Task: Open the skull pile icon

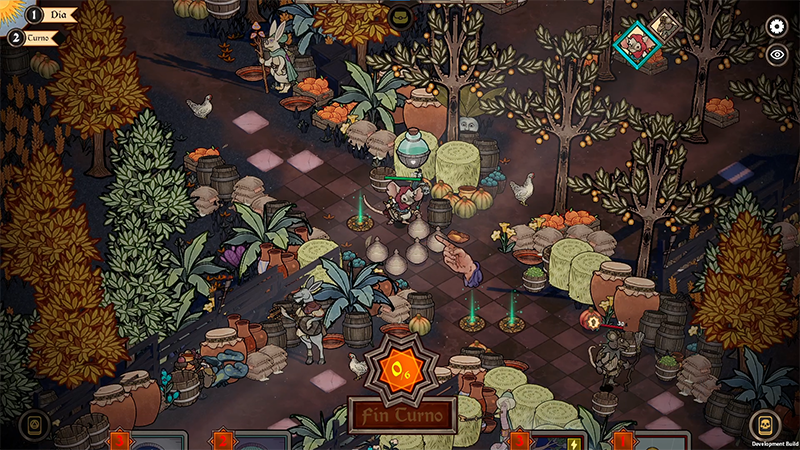Action: (764, 425)
